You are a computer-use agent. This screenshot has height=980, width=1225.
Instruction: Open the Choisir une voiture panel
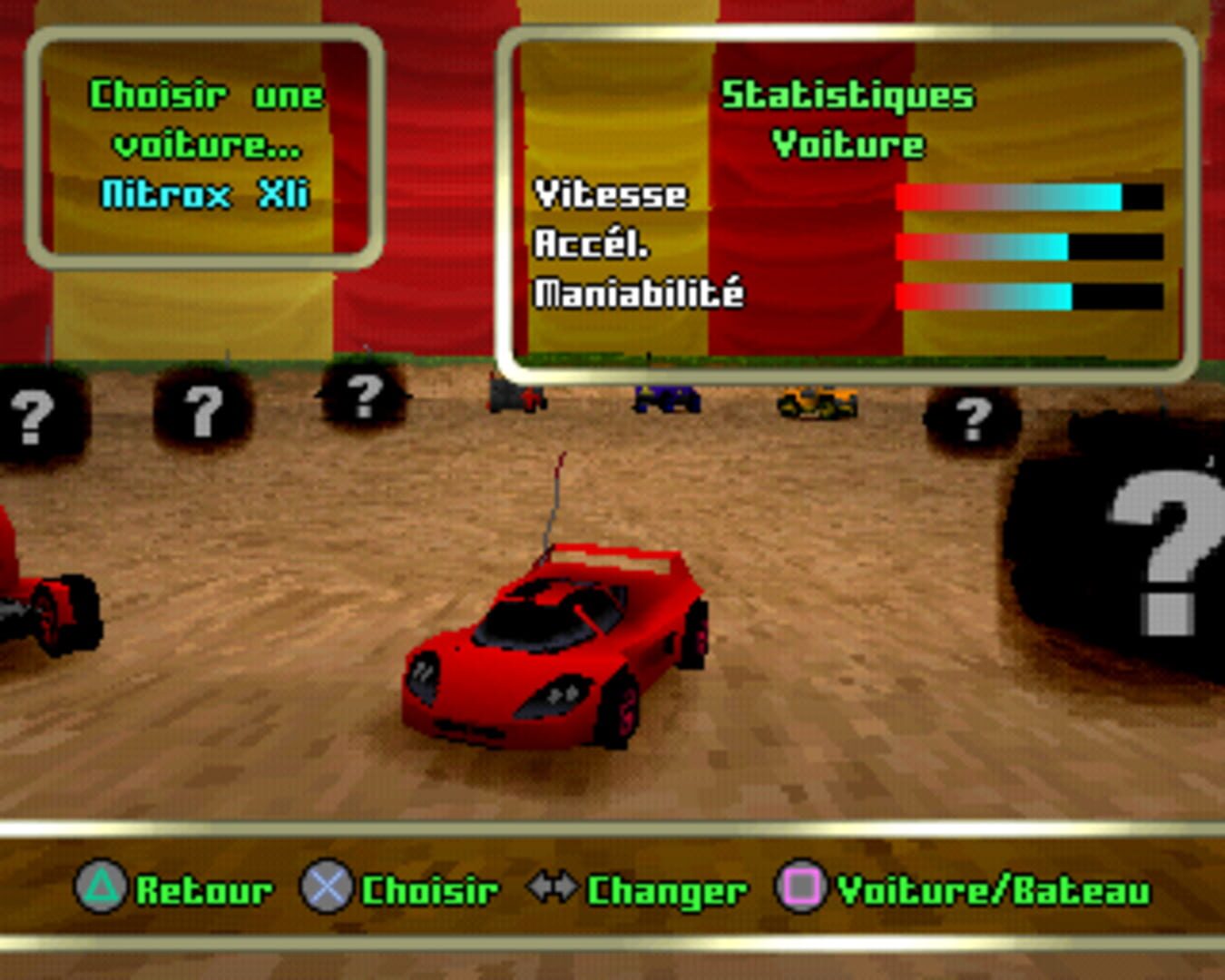204,143
